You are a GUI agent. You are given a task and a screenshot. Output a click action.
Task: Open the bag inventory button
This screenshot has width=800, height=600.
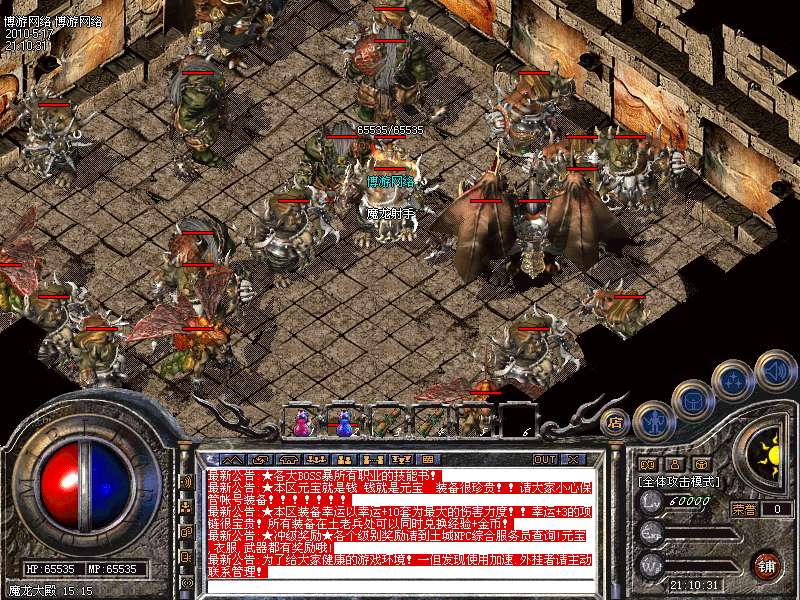click(692, 401)
